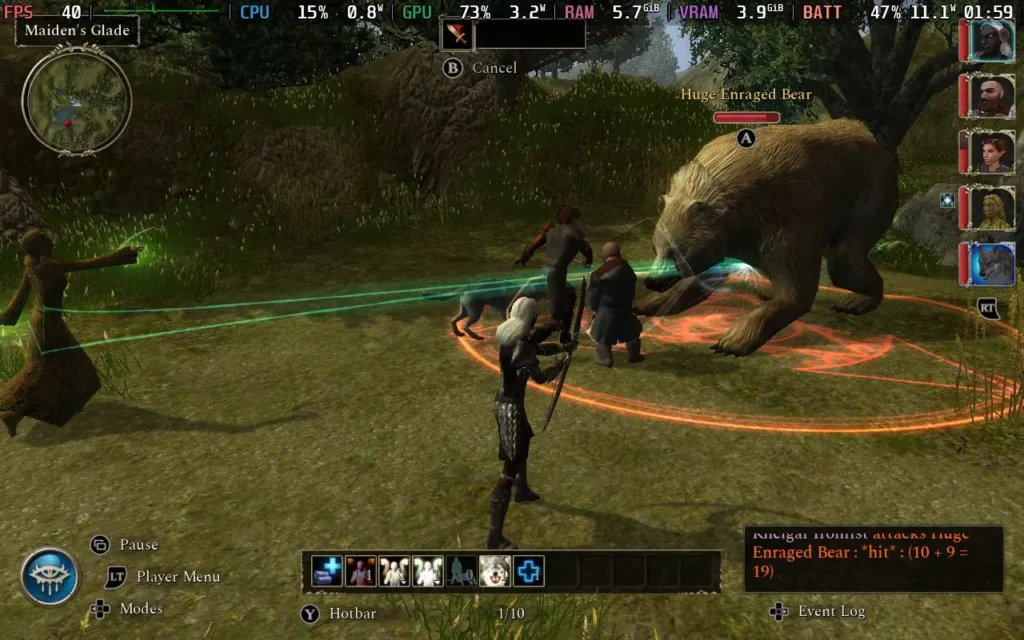This screenshot has height=640, width=1024.
Task: Open the circular minimap
Action: click(77, 101)
